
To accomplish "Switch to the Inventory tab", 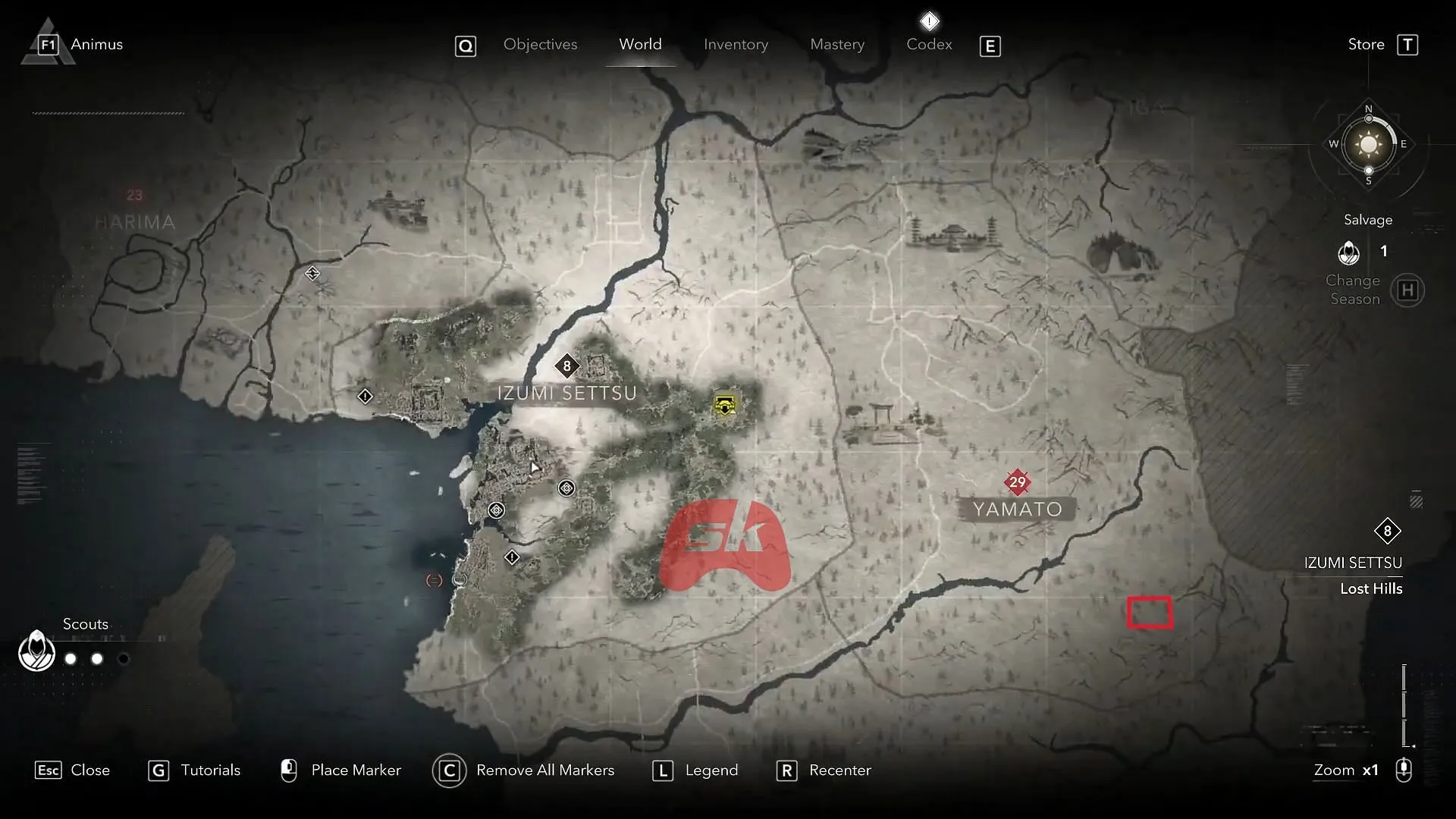I will click(x=736, y=44).
